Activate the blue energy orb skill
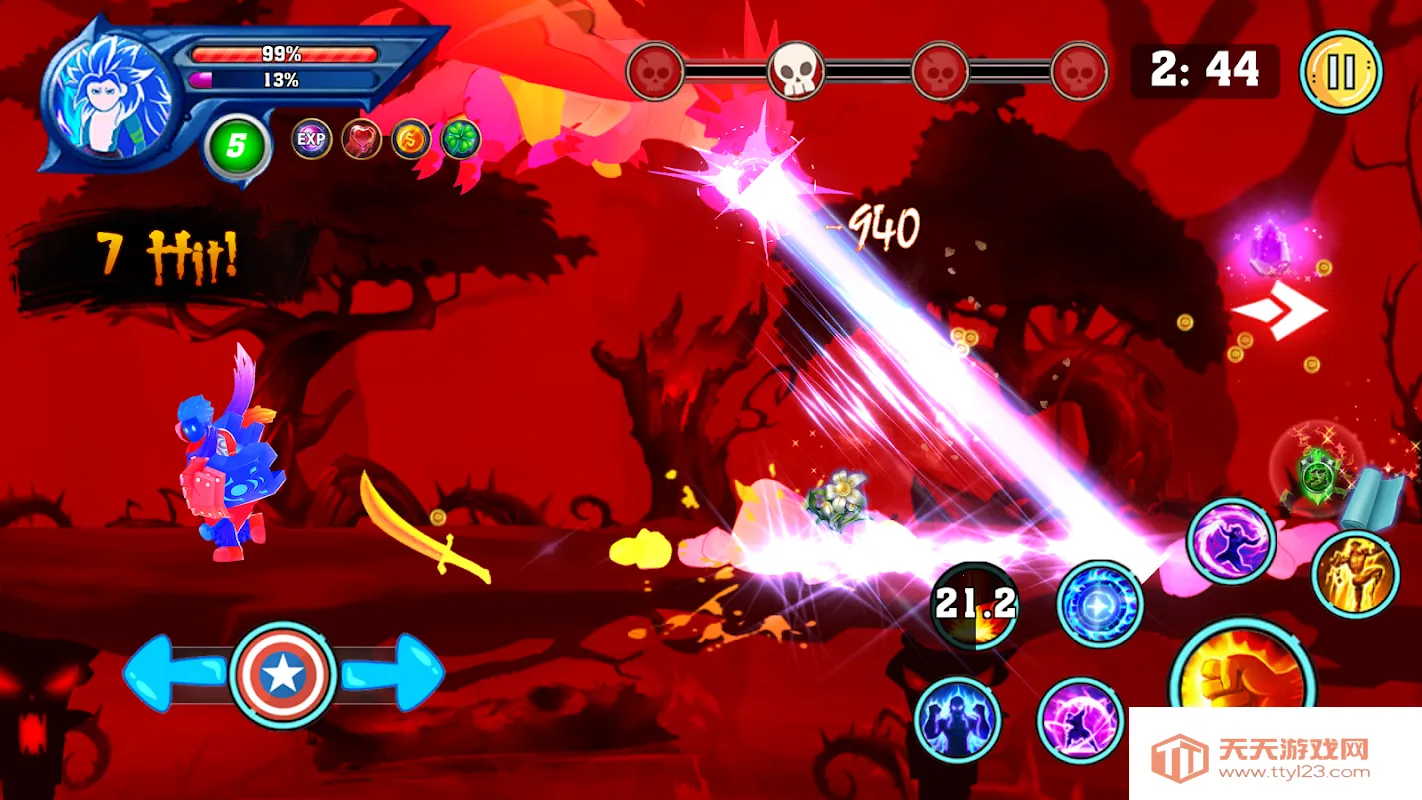This screenshot has height=800, width=1422. pos(1100,605)
